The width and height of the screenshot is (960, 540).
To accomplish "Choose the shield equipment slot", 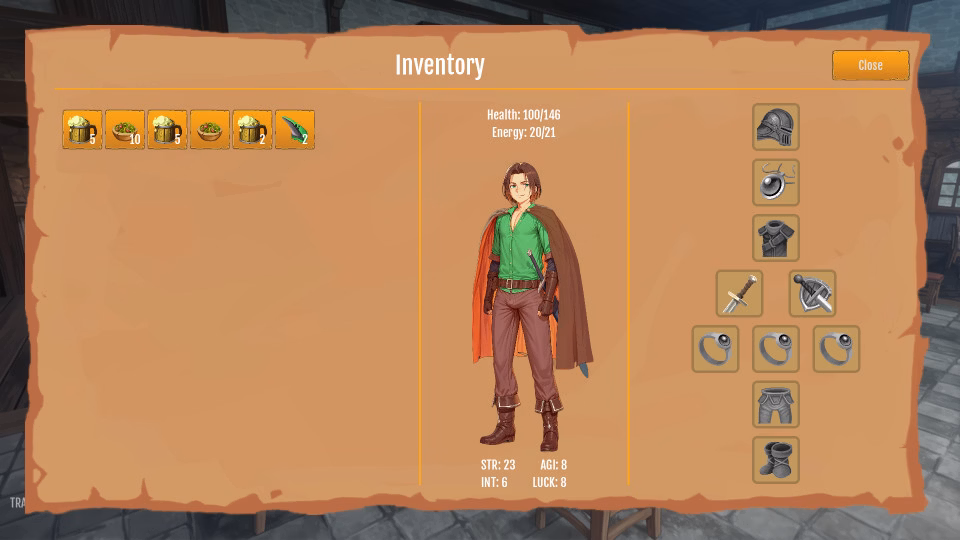I will click(812, 294).
